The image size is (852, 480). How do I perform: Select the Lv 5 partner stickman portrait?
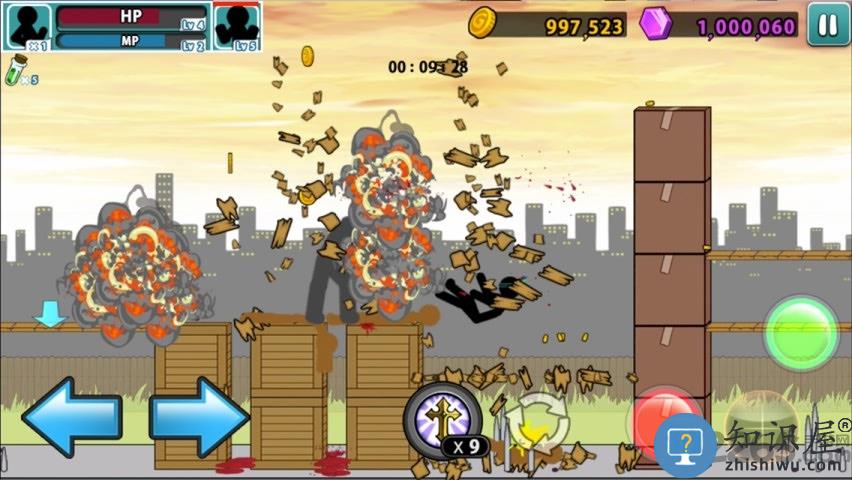[x=236, y=26]
